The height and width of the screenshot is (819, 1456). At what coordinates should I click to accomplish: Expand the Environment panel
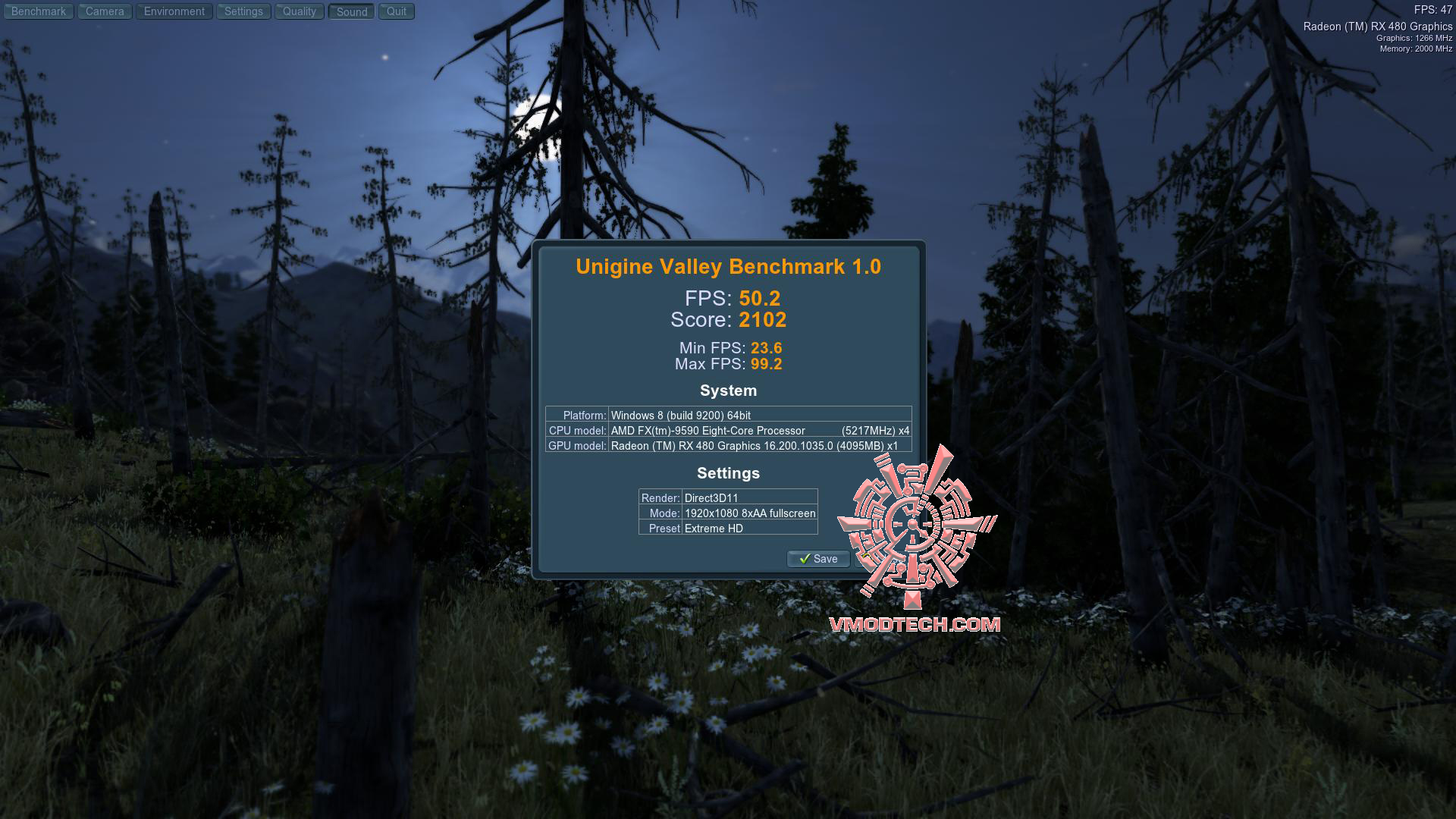click(174, 11)
